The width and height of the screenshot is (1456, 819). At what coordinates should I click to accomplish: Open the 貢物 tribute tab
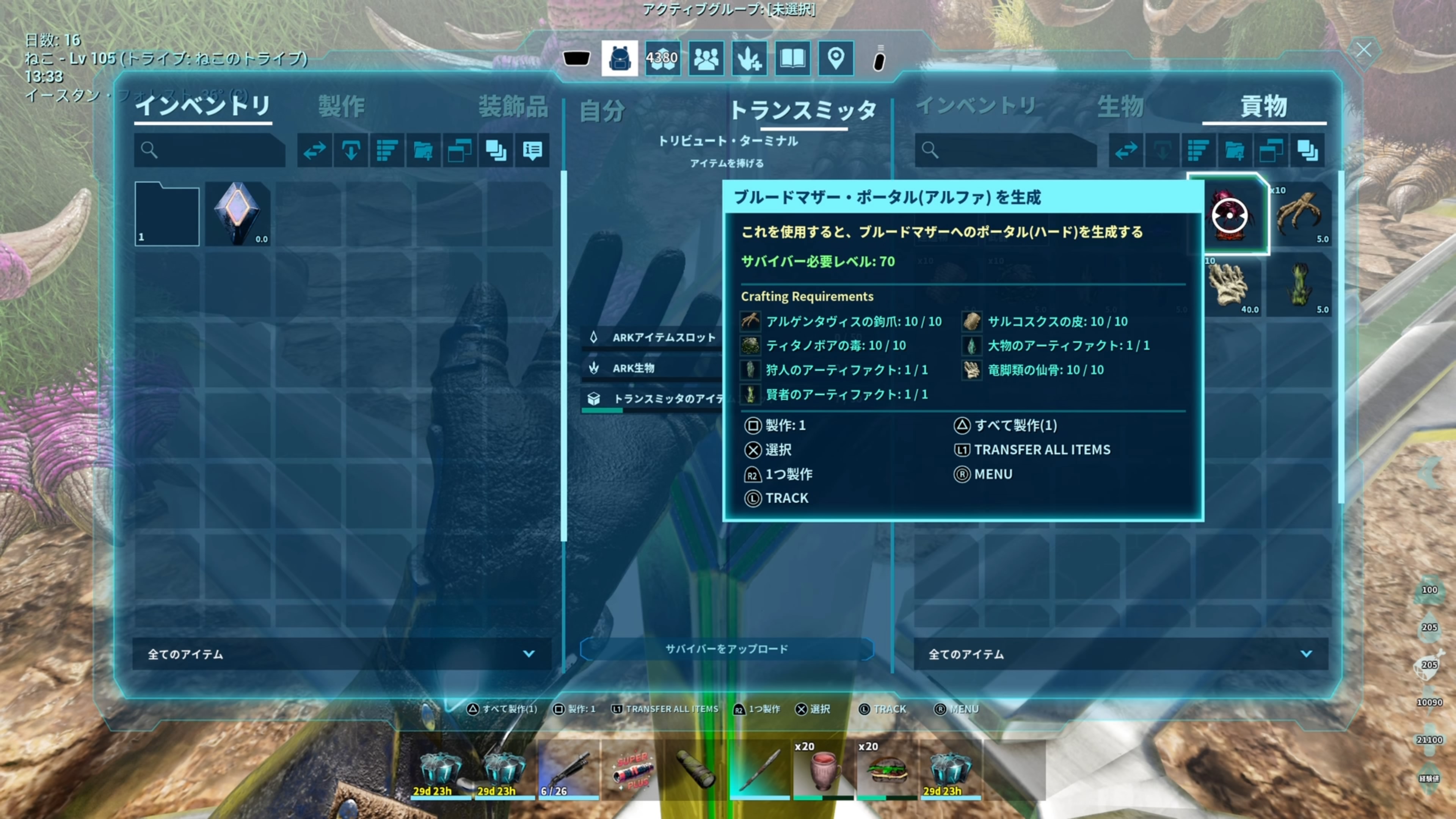click(1263, 106)
